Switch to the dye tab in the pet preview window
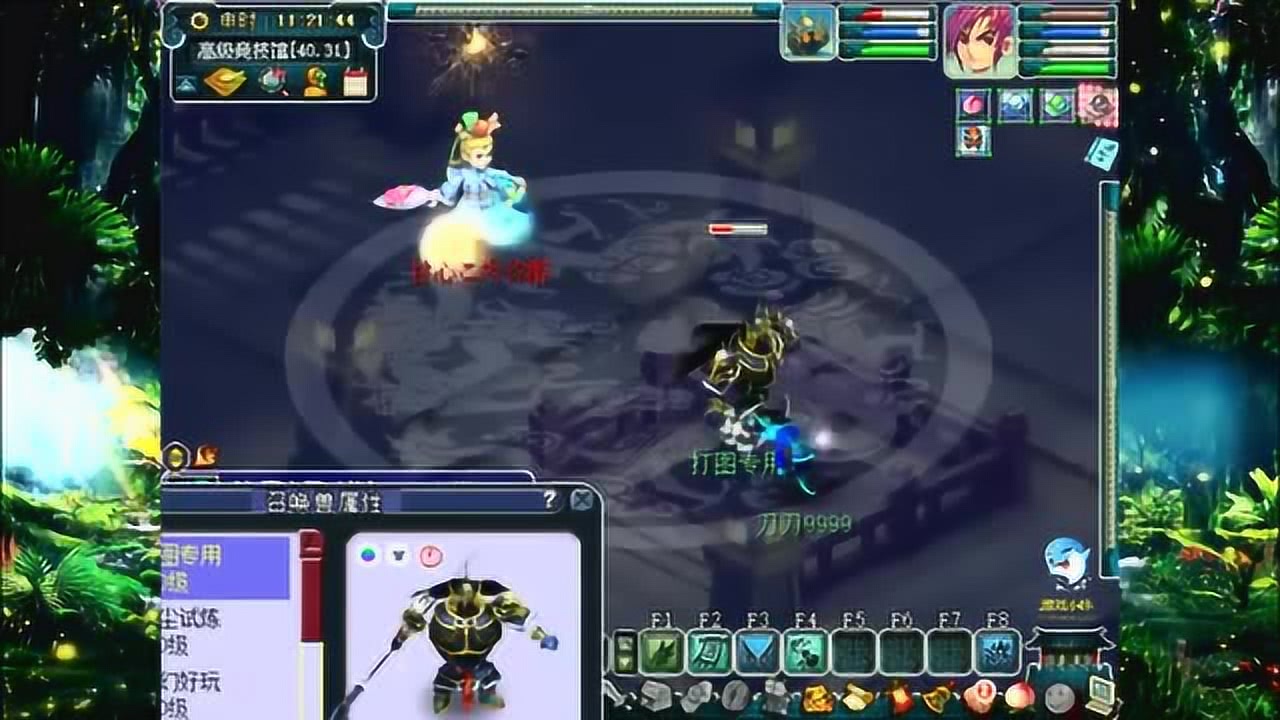 [367, 556]
